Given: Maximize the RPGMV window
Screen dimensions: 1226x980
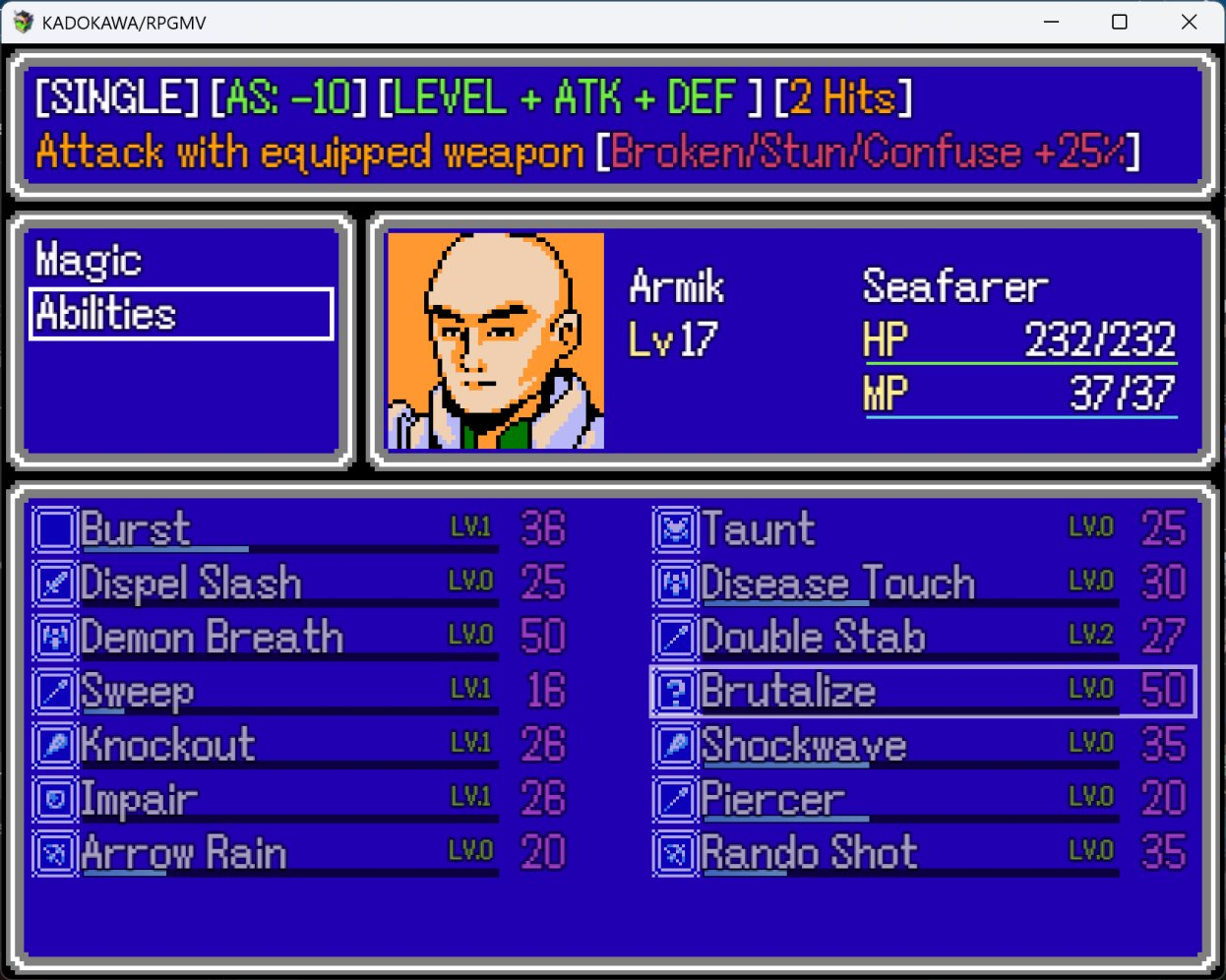Looking at the screenshot, I should (x=1120, y=22).
